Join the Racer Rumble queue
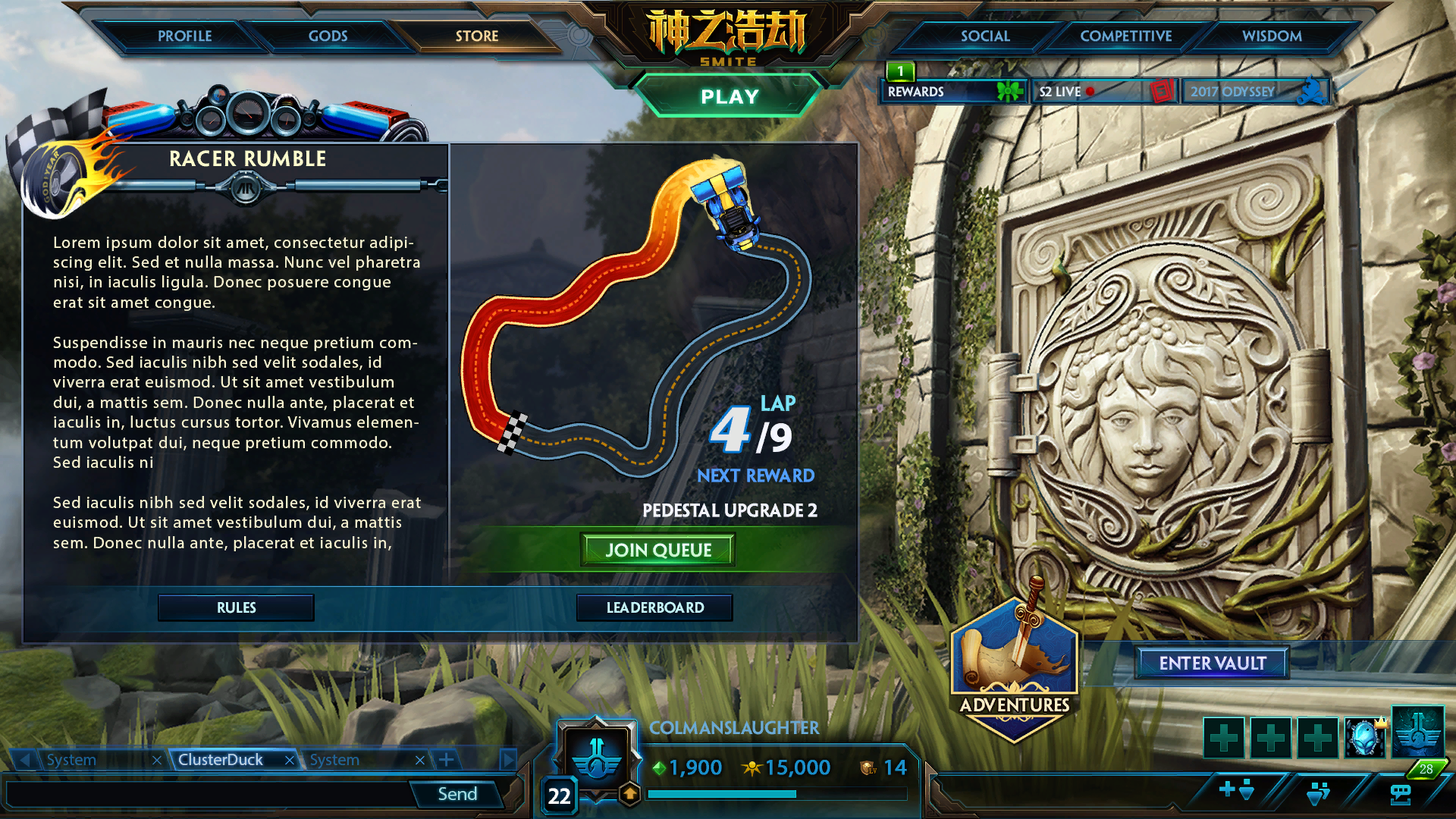The width and height of the screenshot is (1456, 819). [657, 550]
